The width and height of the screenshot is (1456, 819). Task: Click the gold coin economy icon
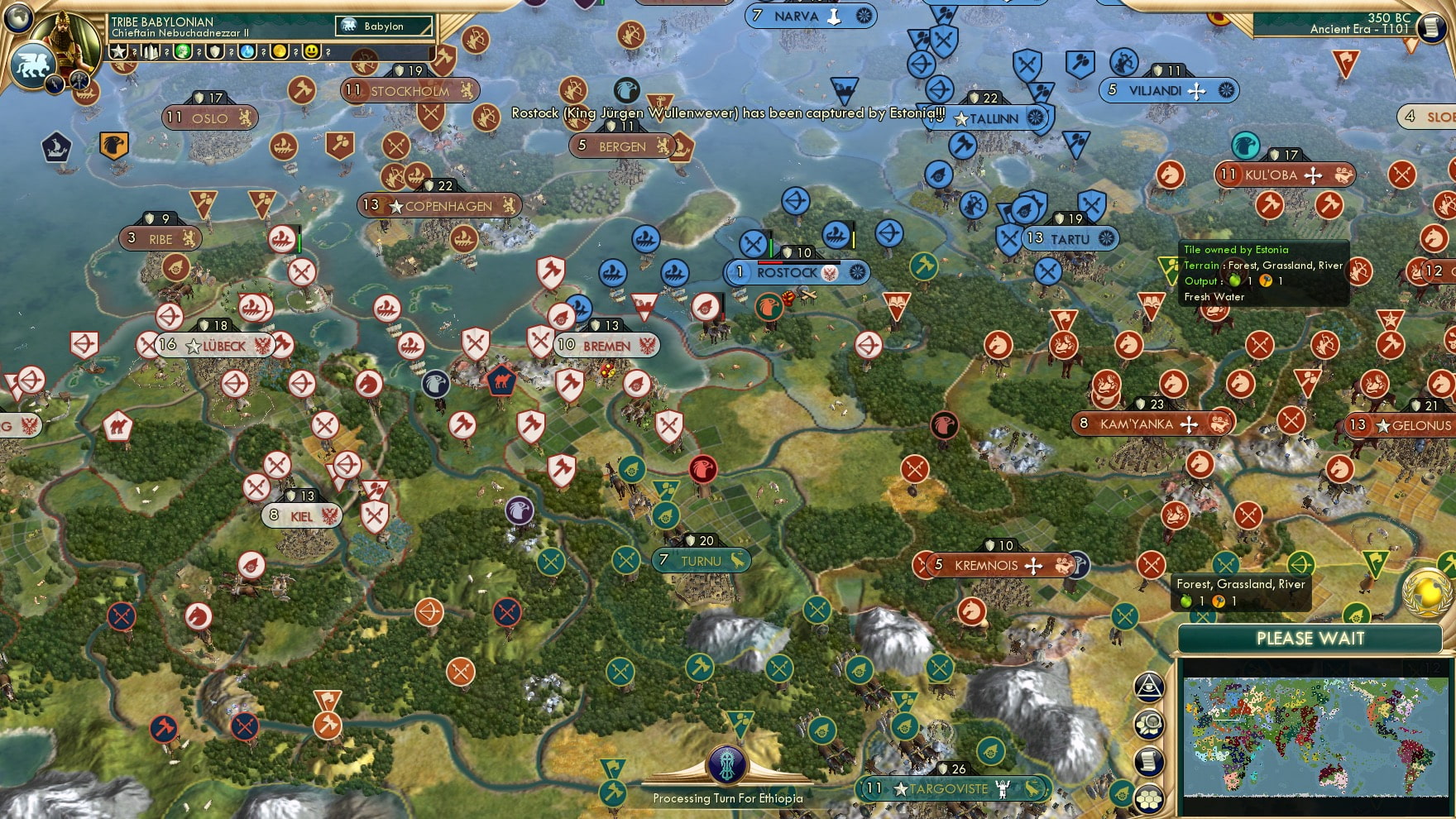tap(278, 52)
